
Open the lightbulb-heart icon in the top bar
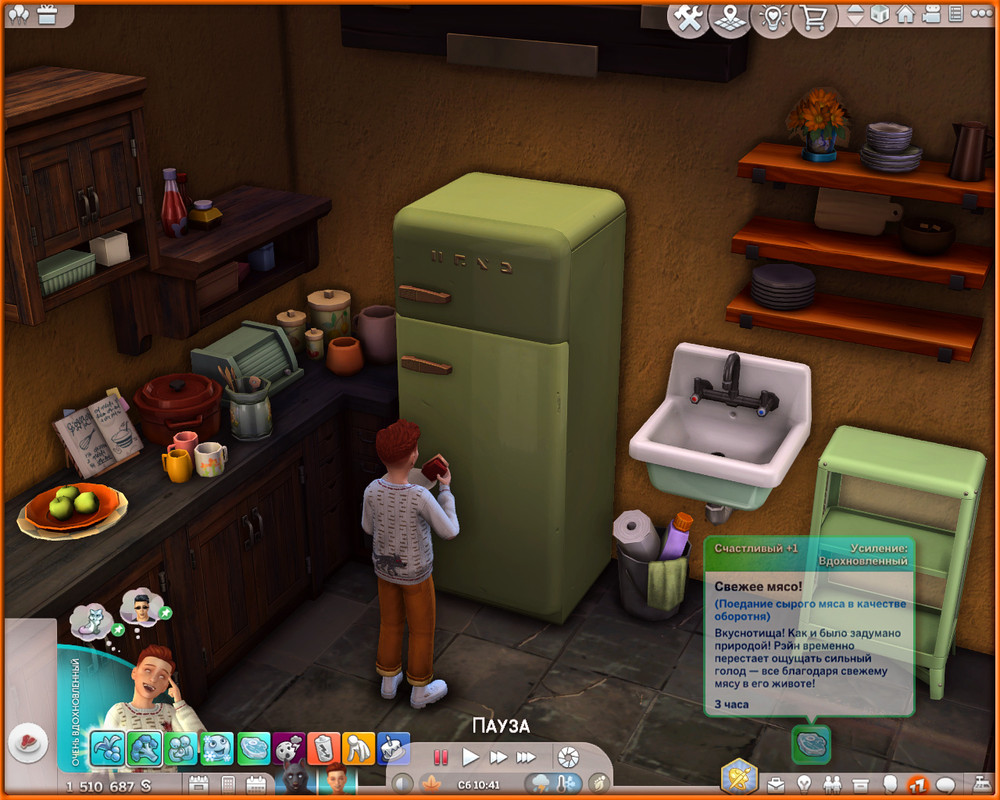[772, 18]
